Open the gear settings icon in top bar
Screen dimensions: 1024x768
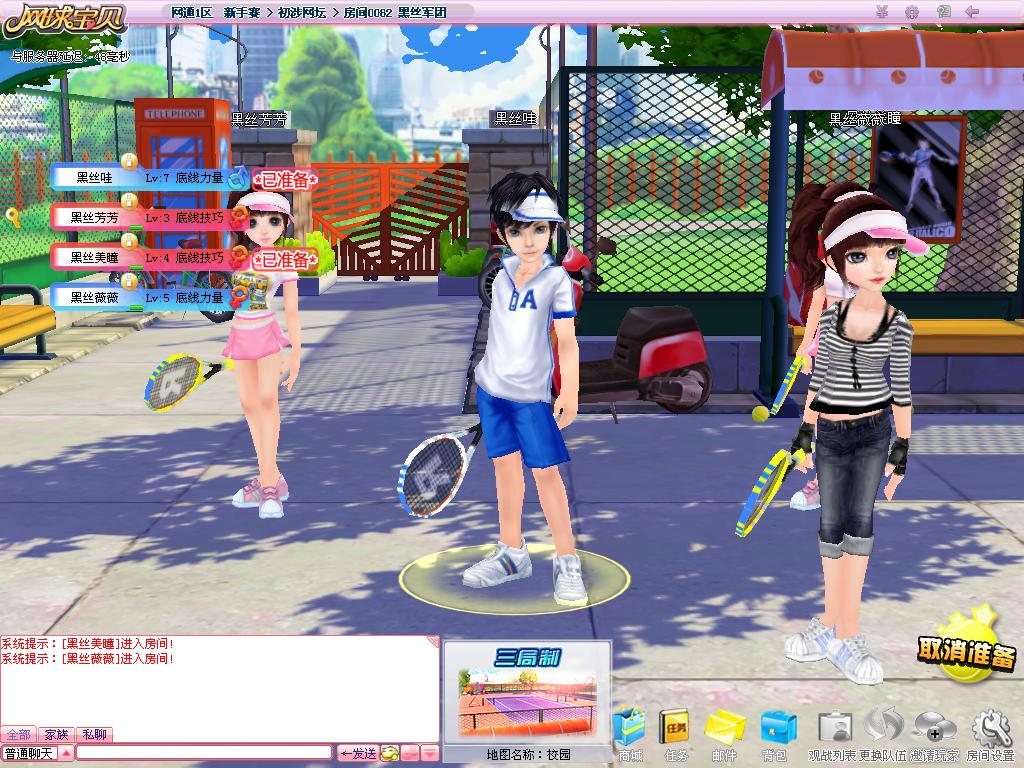tap(911, 12)
